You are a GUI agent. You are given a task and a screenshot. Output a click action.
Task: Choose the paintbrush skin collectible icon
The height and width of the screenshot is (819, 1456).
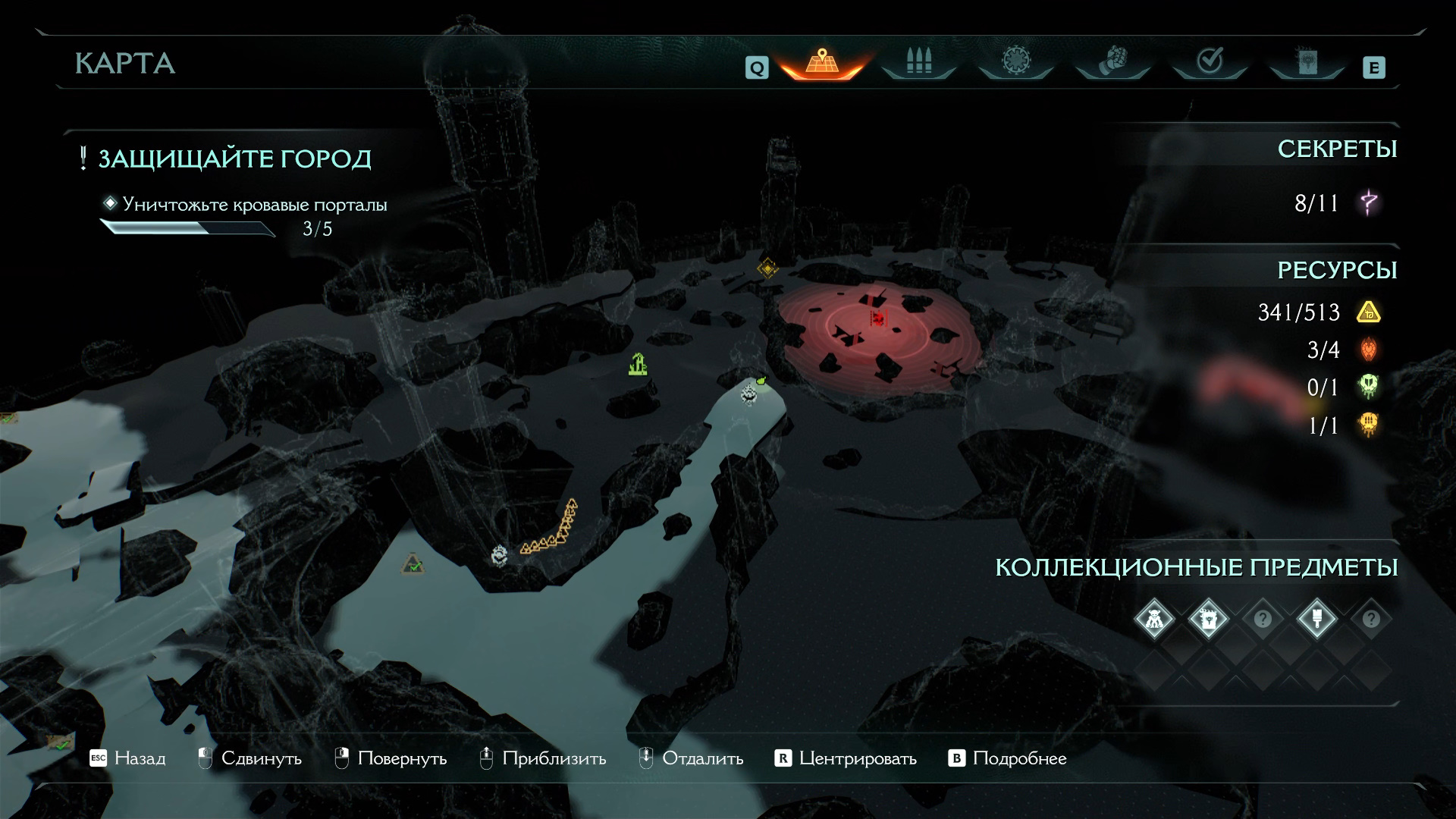tap(1316, 619)
